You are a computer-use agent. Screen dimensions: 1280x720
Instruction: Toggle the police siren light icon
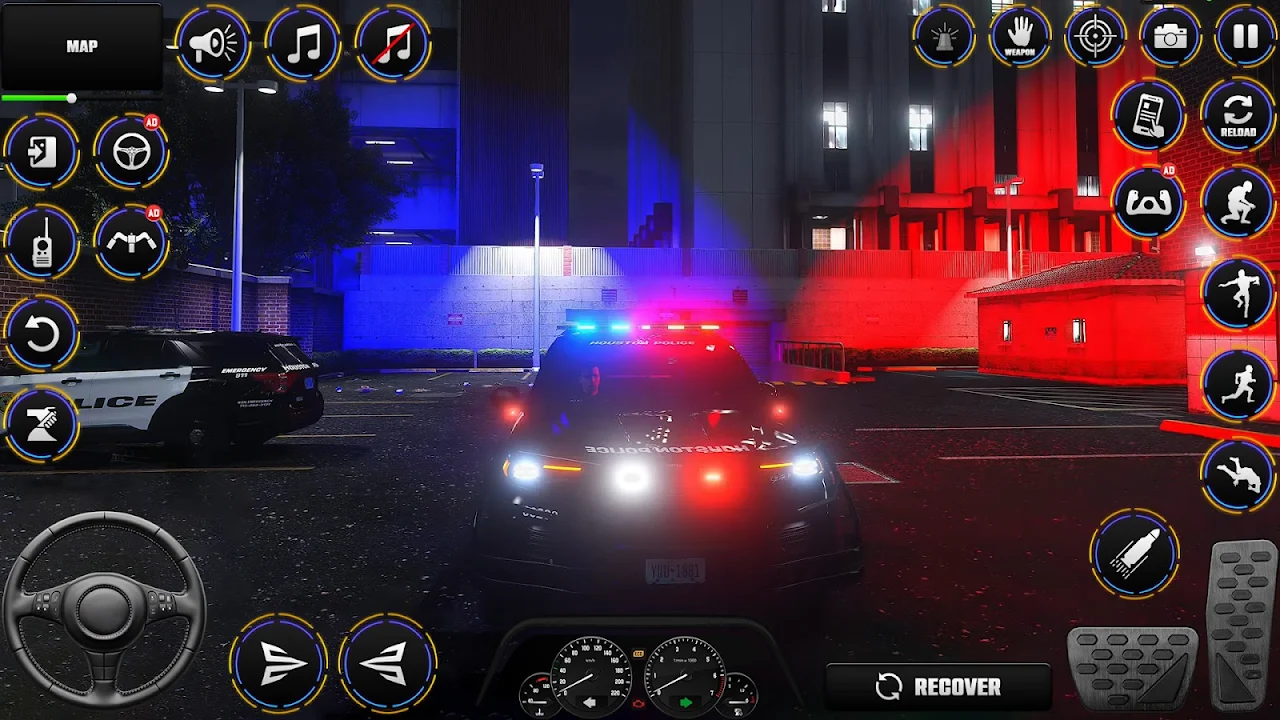click(943, 37)
